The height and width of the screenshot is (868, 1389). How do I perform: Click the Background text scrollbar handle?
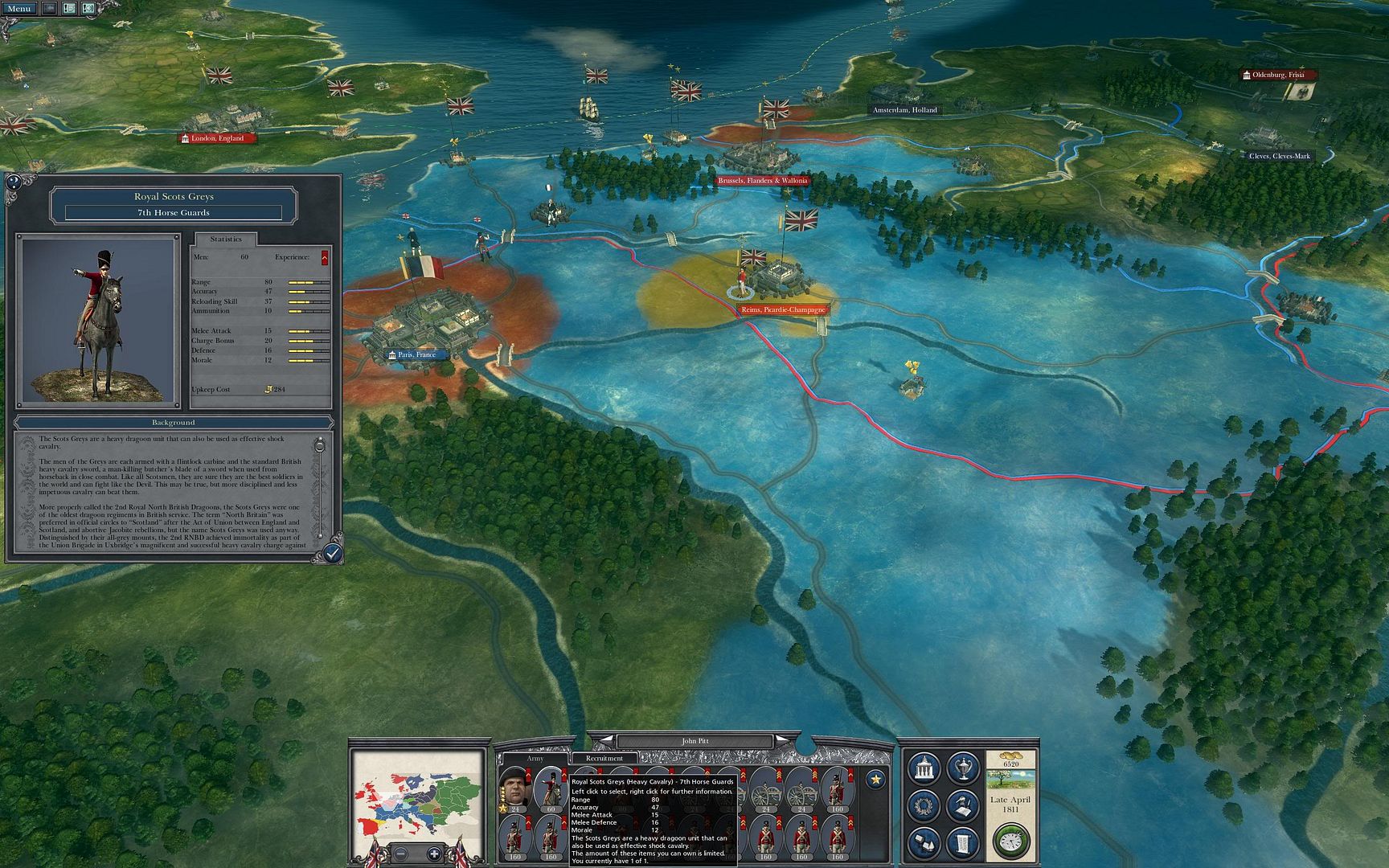[320, 445]
